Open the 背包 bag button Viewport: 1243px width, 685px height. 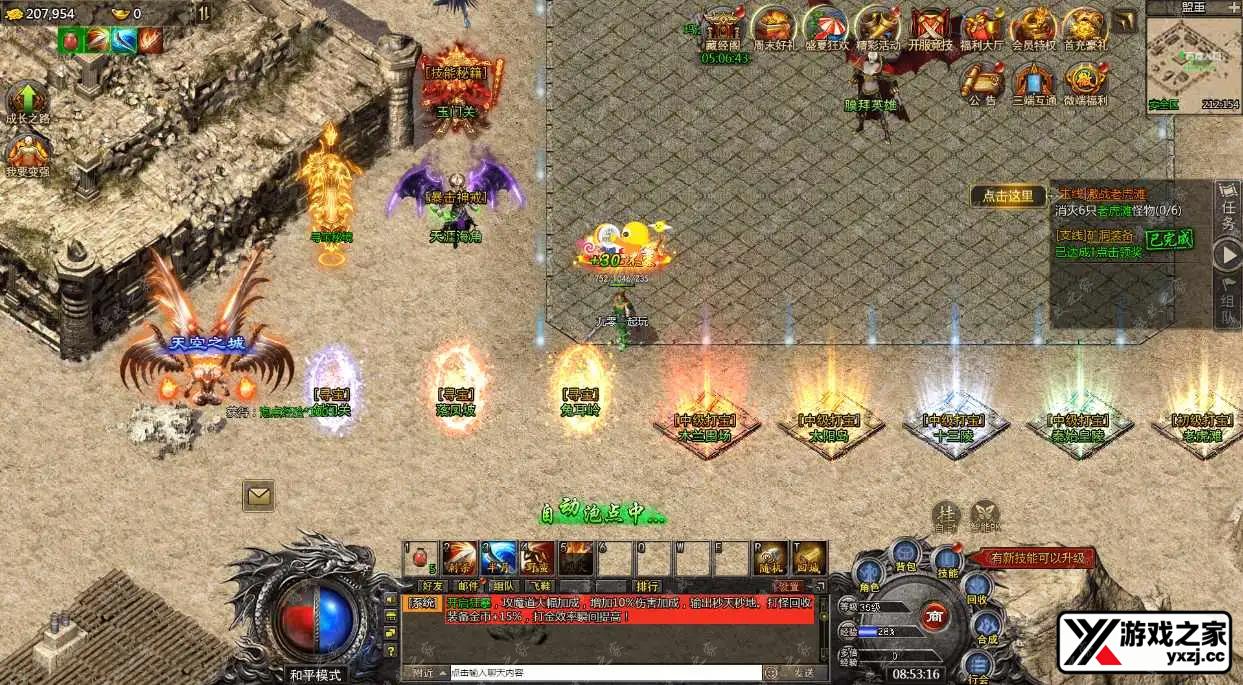[x=906, y=554]
